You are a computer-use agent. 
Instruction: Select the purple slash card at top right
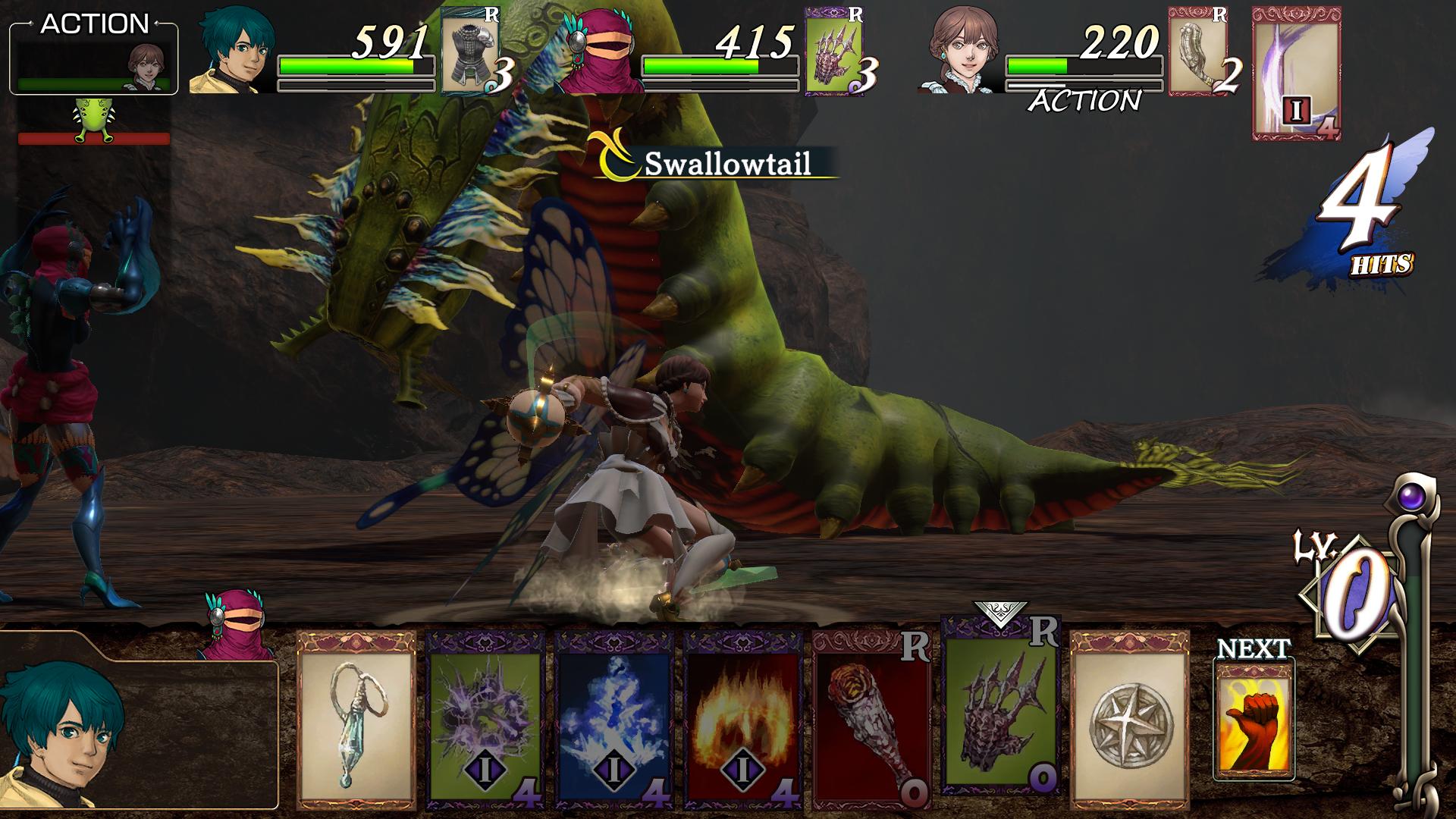(x=1295, y=74)
